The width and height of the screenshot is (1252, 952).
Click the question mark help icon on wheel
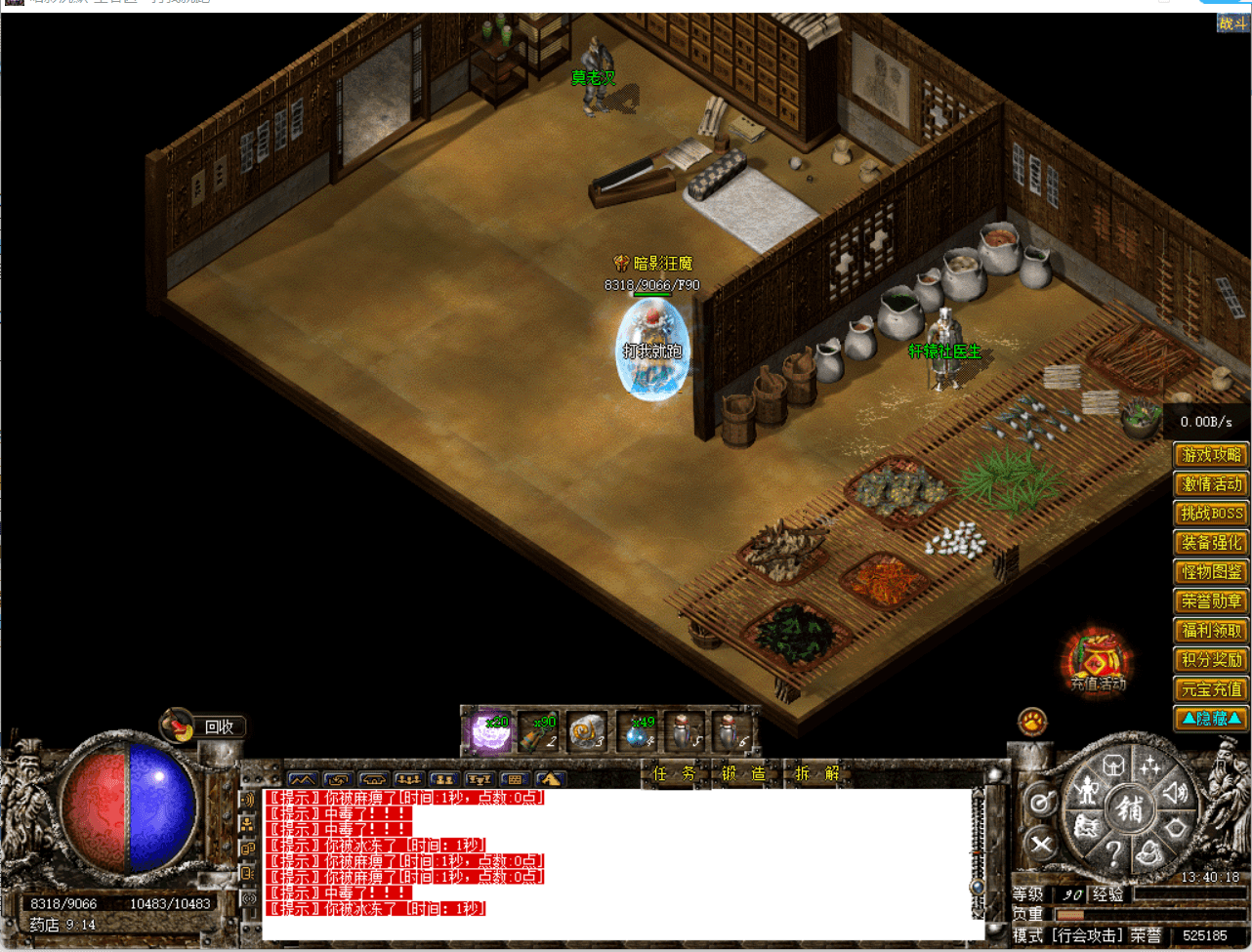(x=1113, y=855)
